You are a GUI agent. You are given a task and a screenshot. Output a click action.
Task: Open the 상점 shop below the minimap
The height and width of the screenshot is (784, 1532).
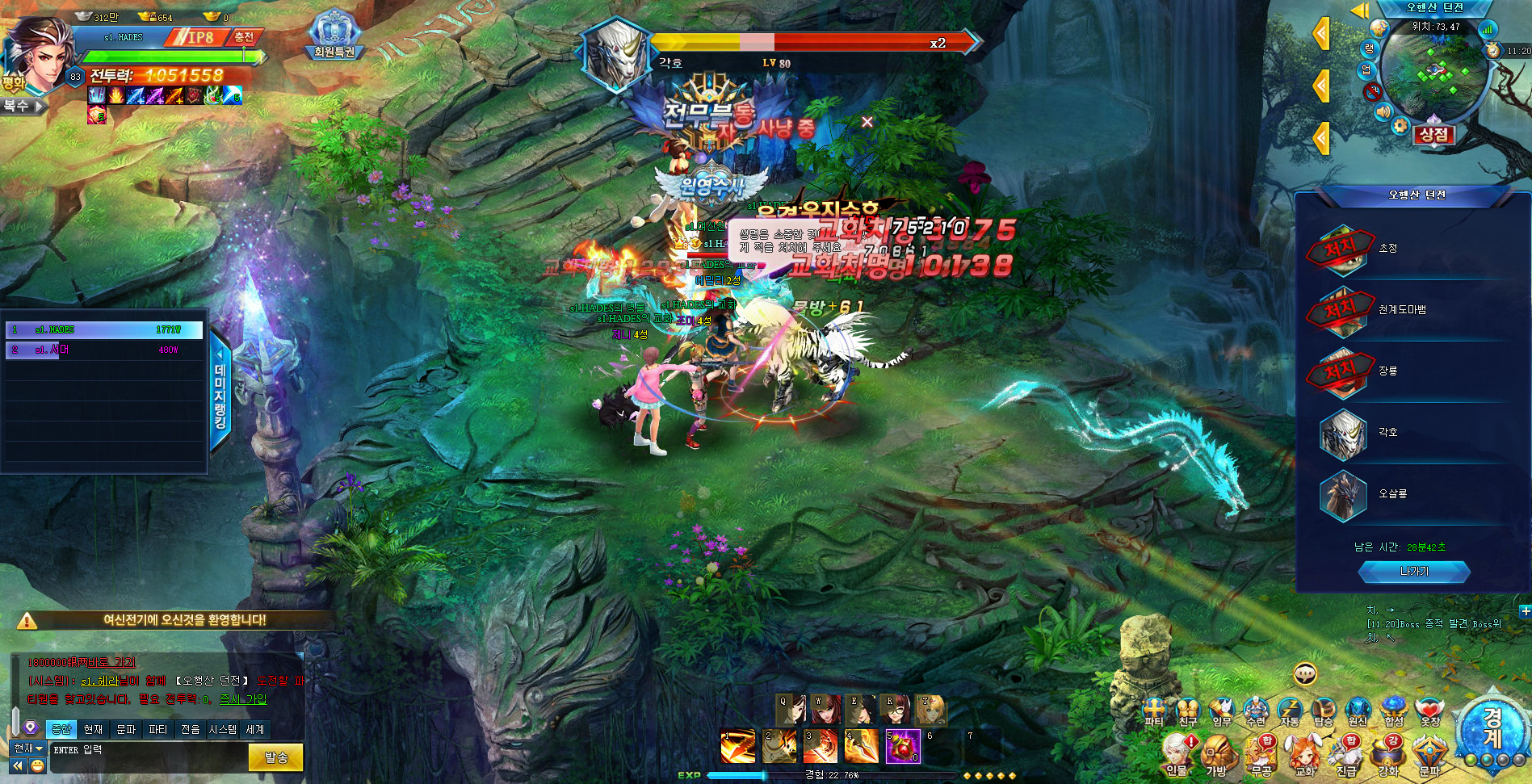point(1433,134)
